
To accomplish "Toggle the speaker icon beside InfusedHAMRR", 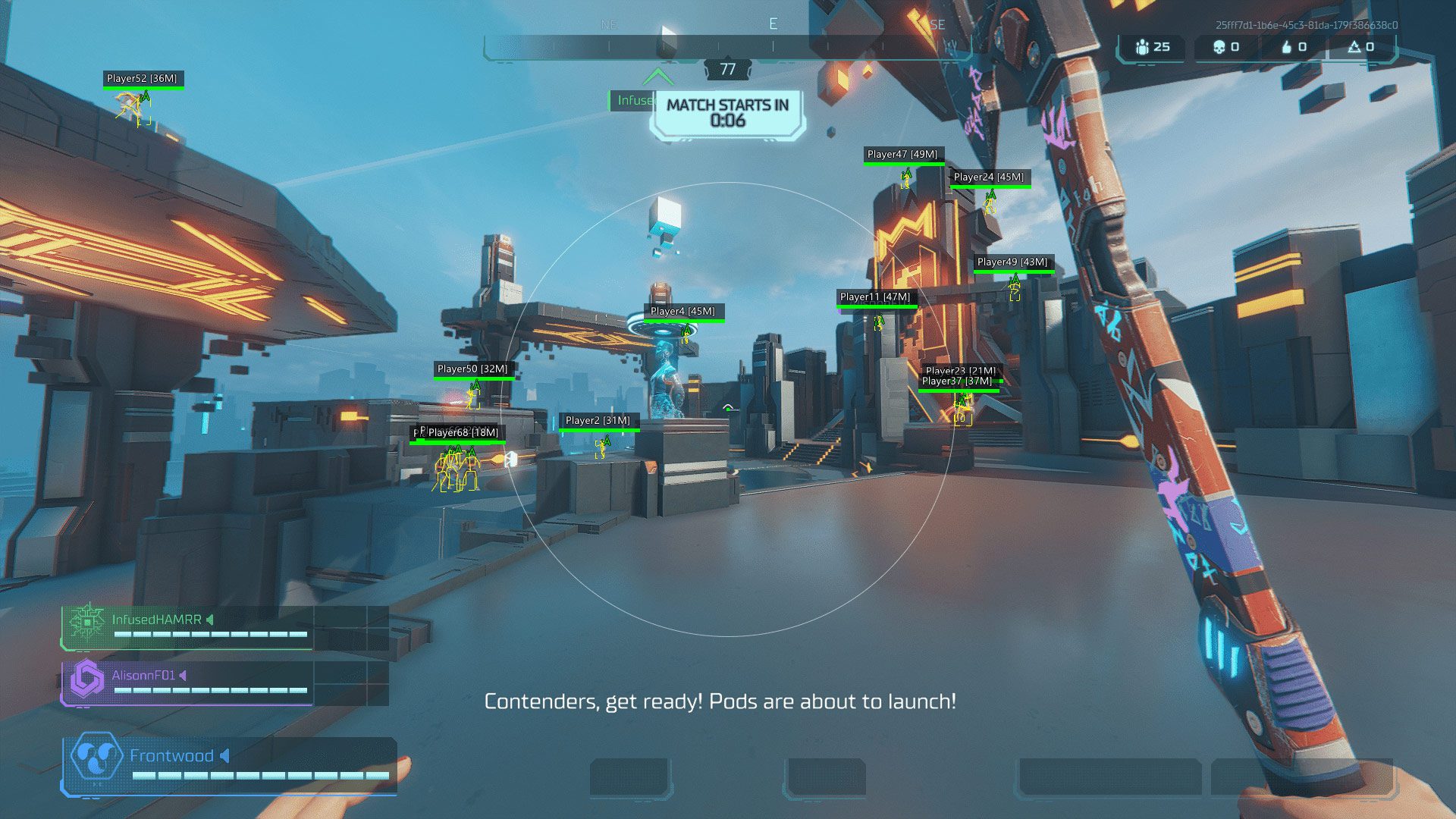I will coord(210,620).
